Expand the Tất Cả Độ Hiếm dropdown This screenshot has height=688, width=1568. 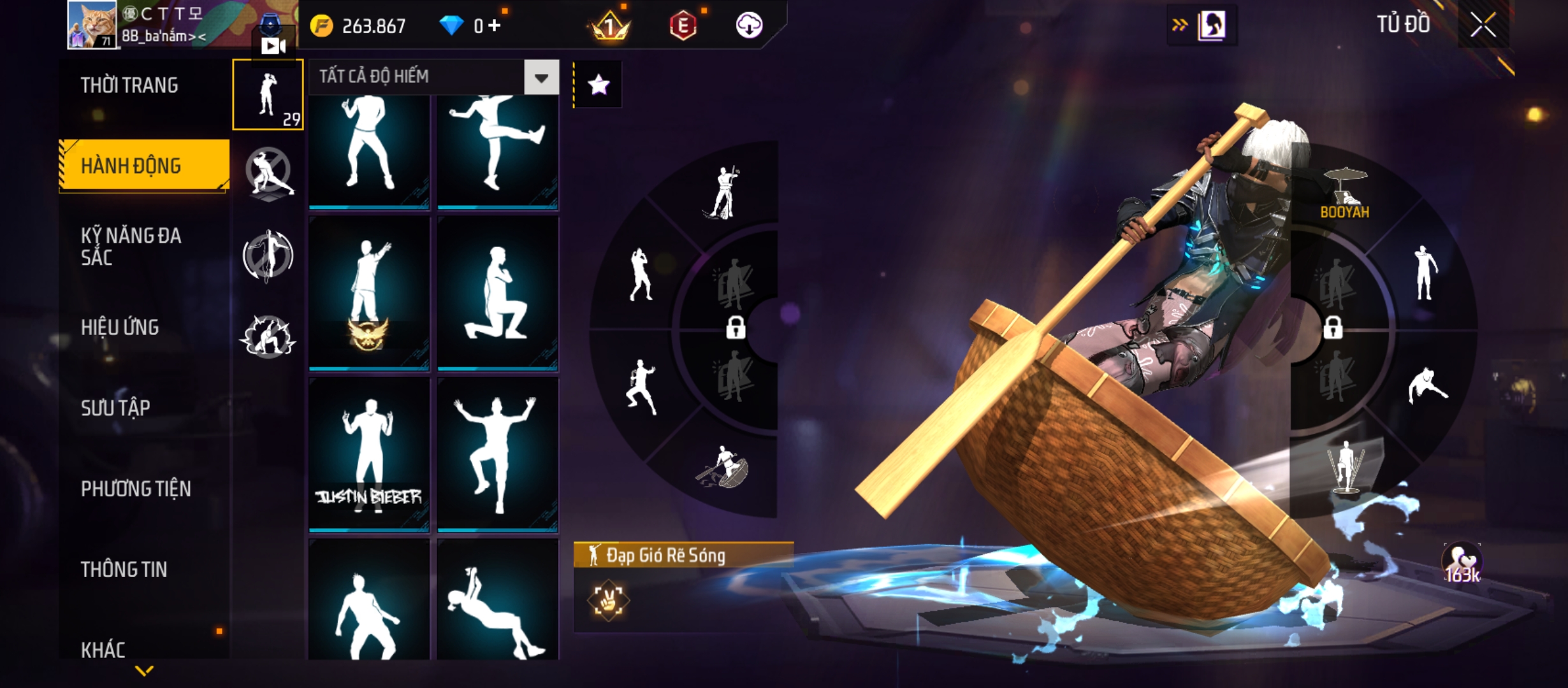(x=541, y=78)
